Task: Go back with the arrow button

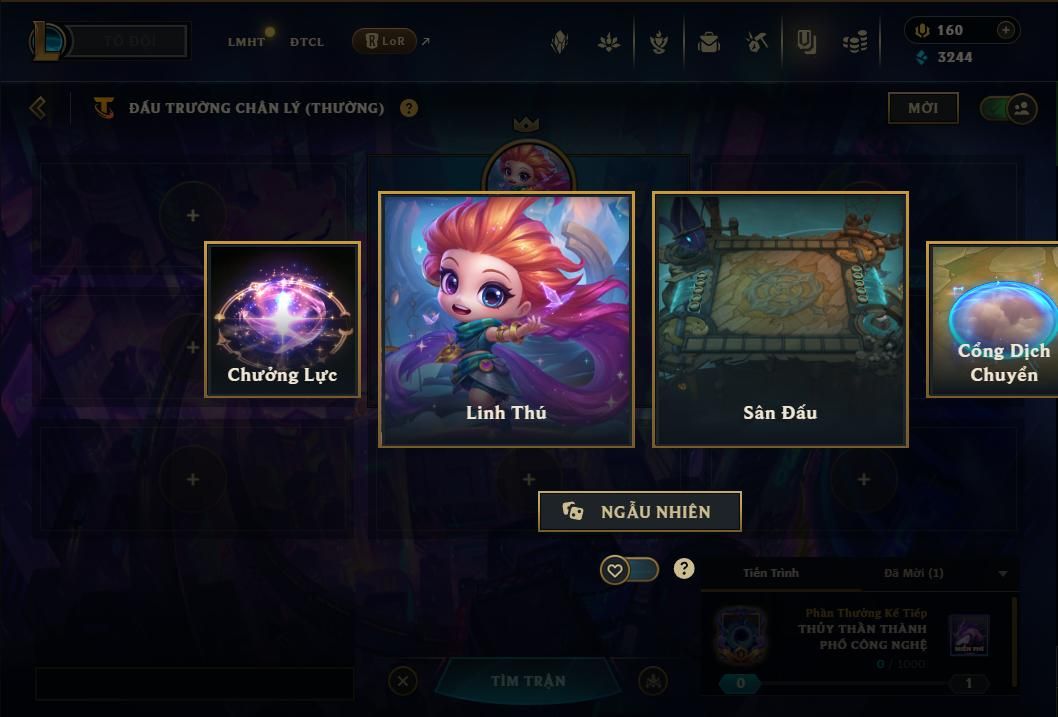Action: click(38, 107)
